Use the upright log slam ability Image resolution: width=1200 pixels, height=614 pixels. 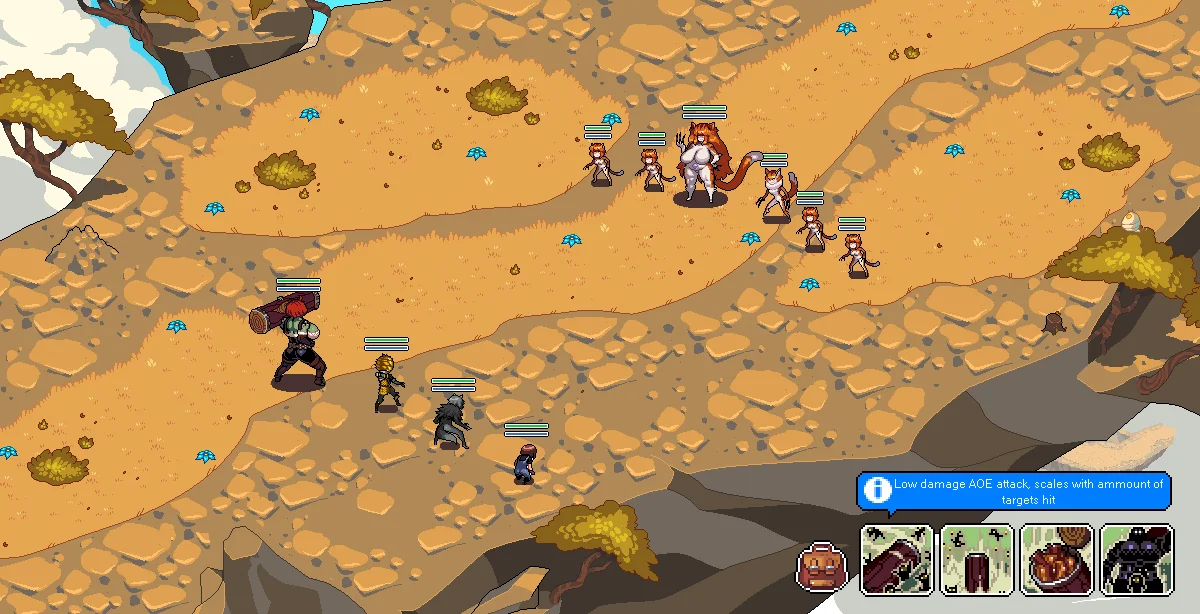[977, 560]
